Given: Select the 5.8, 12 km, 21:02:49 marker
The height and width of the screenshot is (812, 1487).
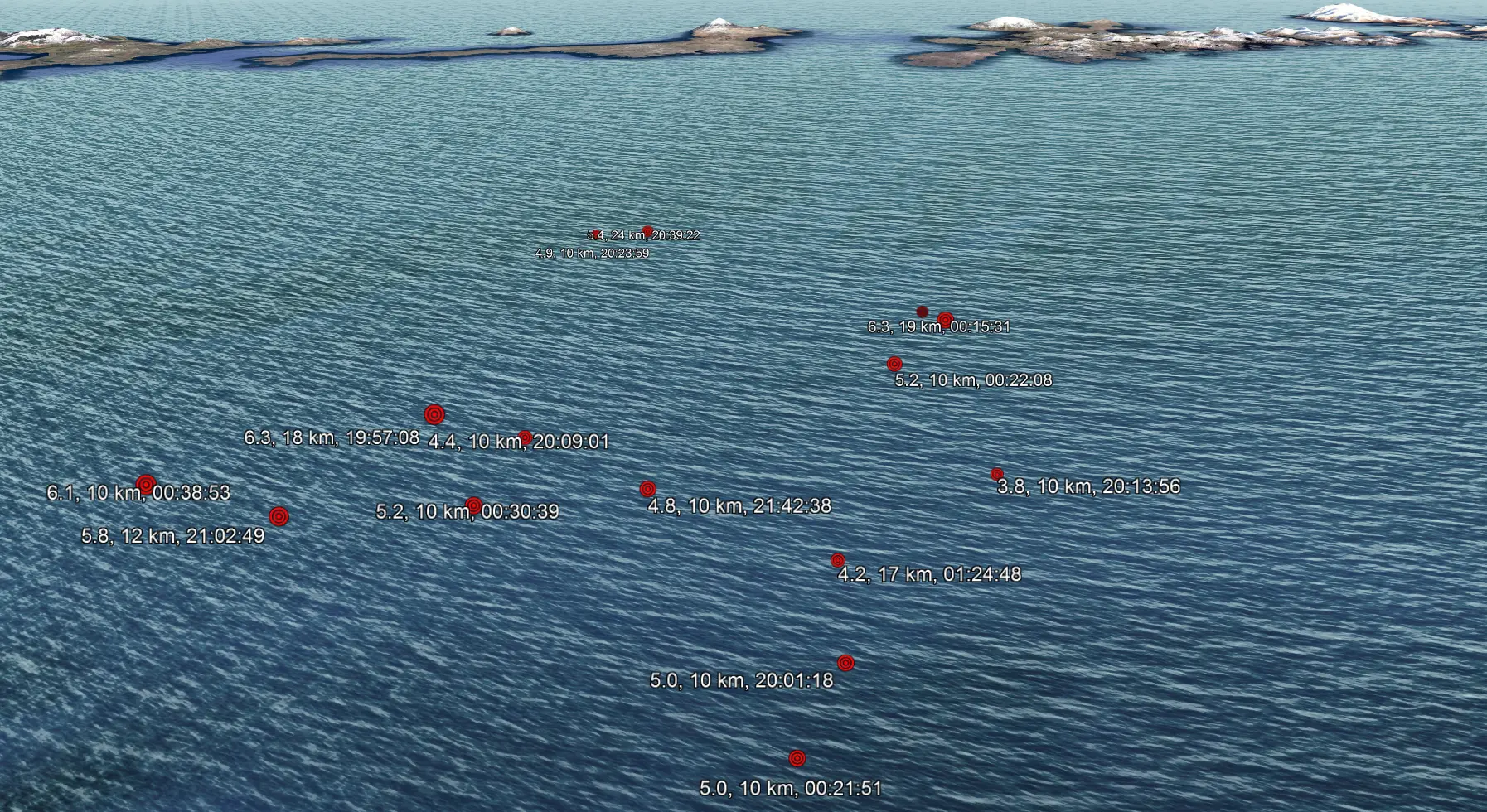Looking at the screenshot, I should tap(279, 516).
